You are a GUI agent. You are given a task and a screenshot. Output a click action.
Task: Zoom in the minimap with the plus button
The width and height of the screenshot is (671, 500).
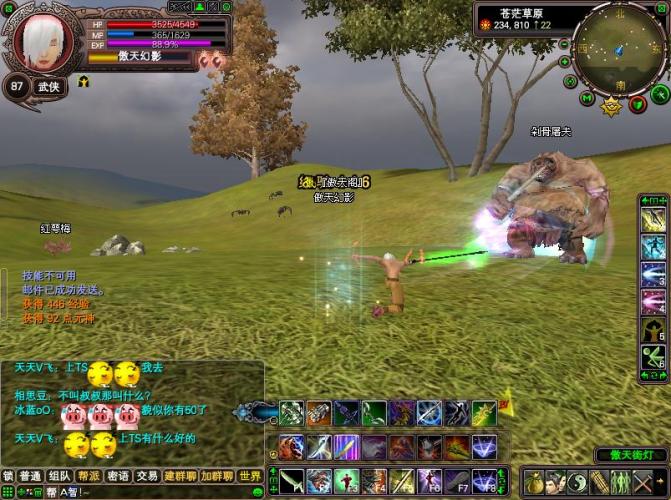pyautogui.click(x=565, y=60)
